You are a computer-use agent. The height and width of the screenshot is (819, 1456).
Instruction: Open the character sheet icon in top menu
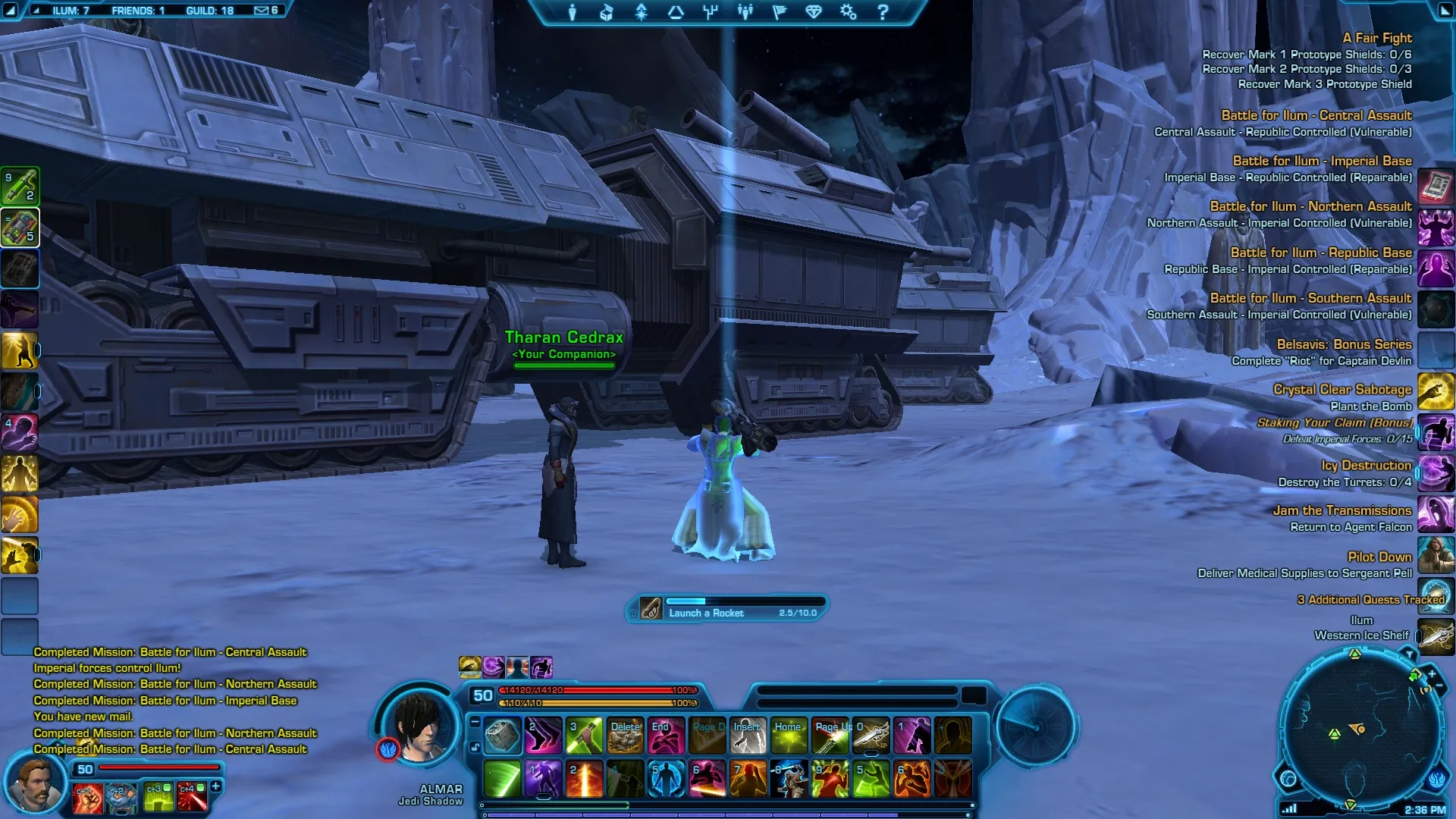[x=573, y=12]
